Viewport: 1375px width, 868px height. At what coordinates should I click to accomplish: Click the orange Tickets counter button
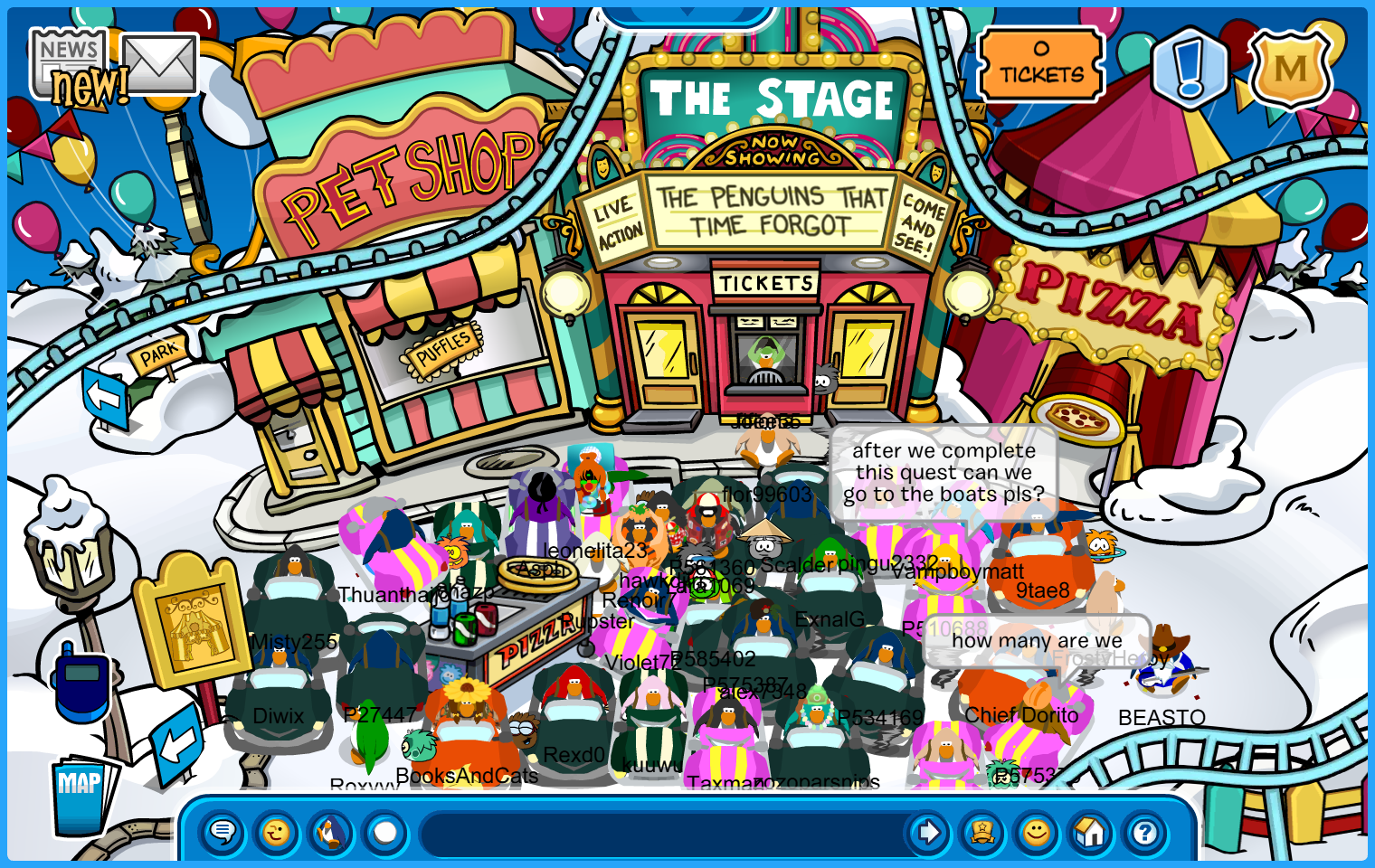tap(1041, 64)
